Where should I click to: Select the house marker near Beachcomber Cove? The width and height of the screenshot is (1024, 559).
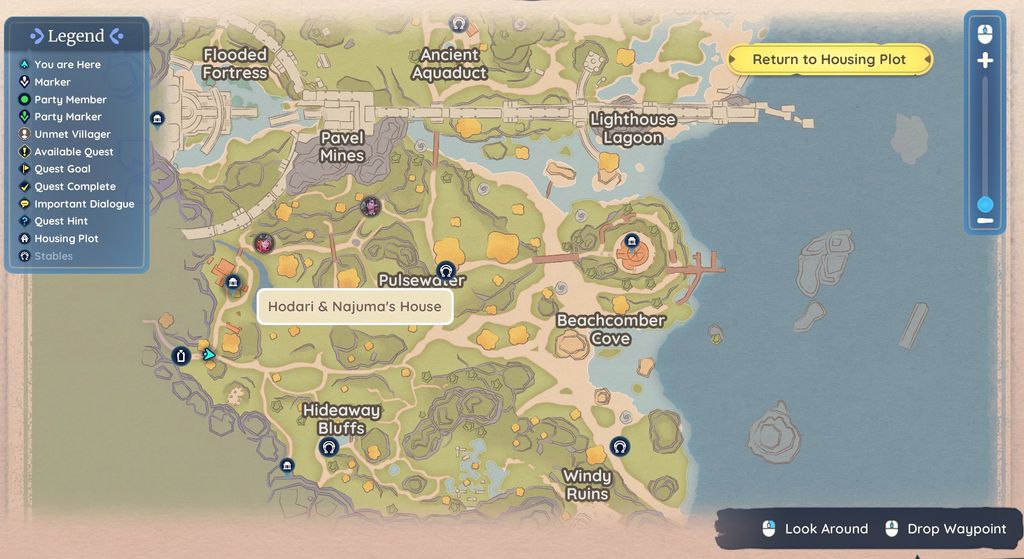[x=631, y=241]
